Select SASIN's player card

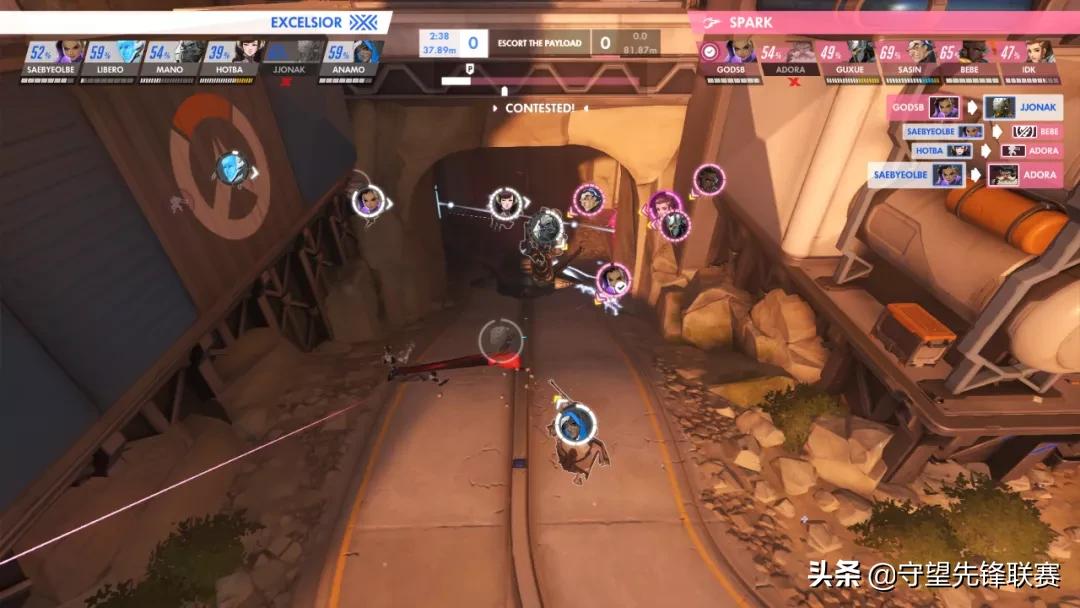point(907,59)
